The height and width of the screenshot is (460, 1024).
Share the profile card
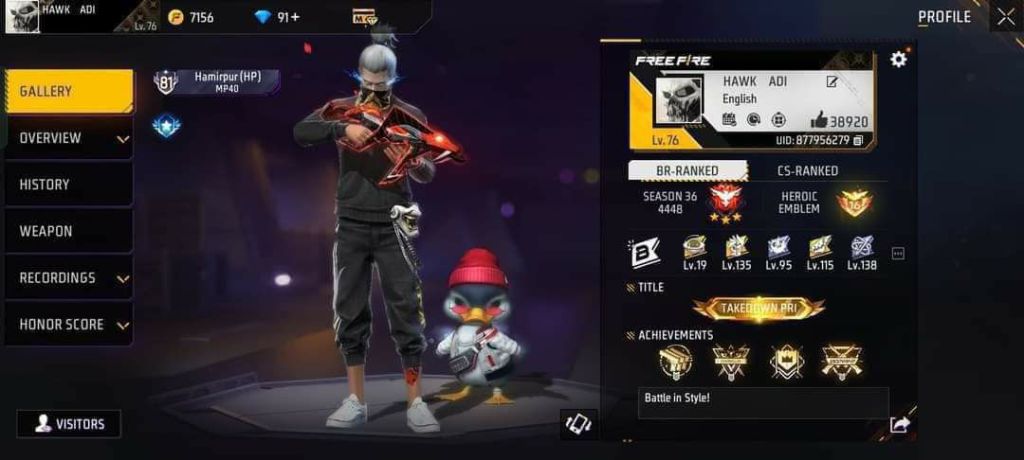(900, 425)
